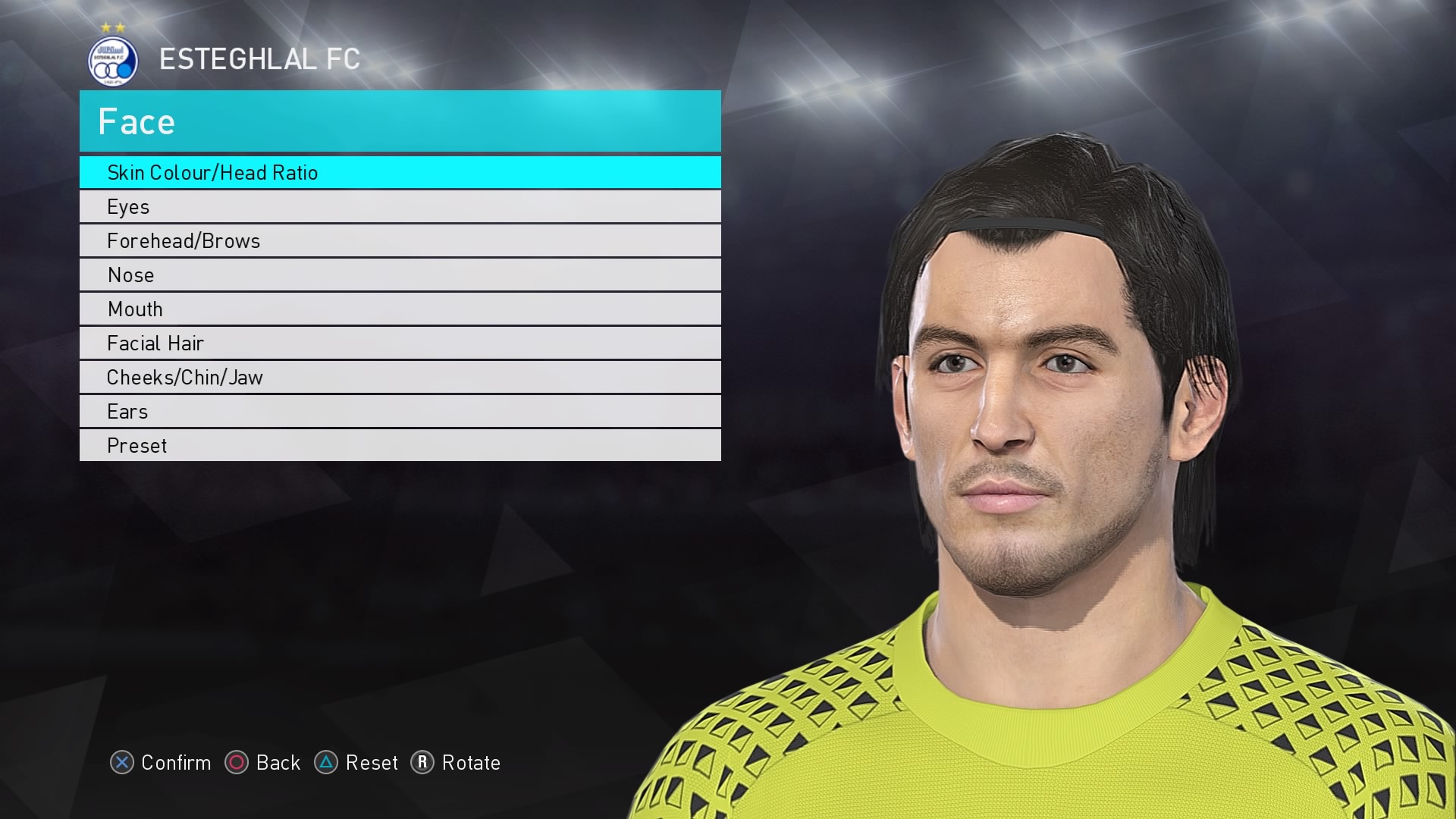Click the Reset label text

point(372,764)
